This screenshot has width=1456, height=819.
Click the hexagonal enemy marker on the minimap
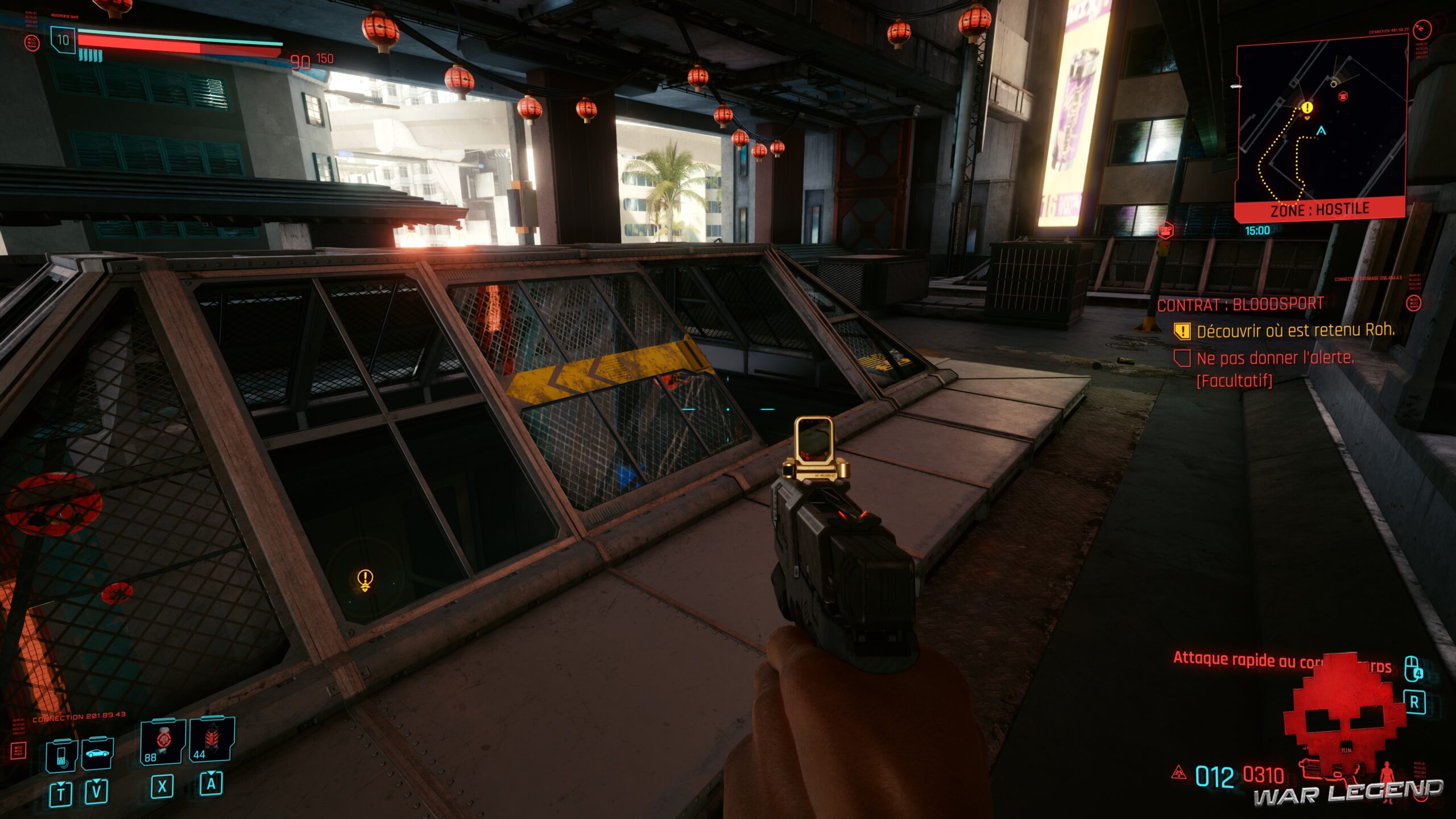click(x=1342, y=97)
